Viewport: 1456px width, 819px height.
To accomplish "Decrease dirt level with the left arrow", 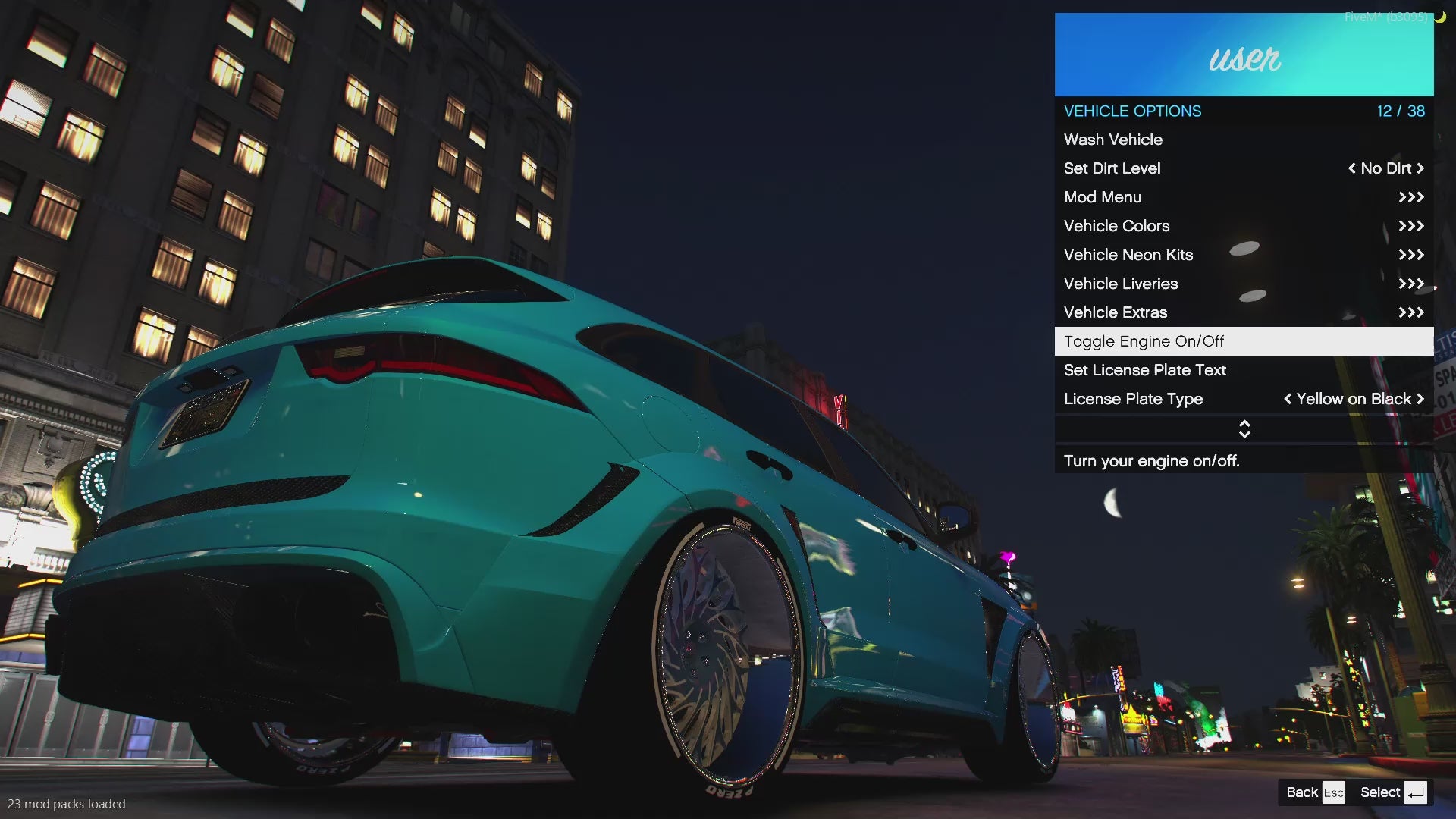I will (x=1351, y=168).
